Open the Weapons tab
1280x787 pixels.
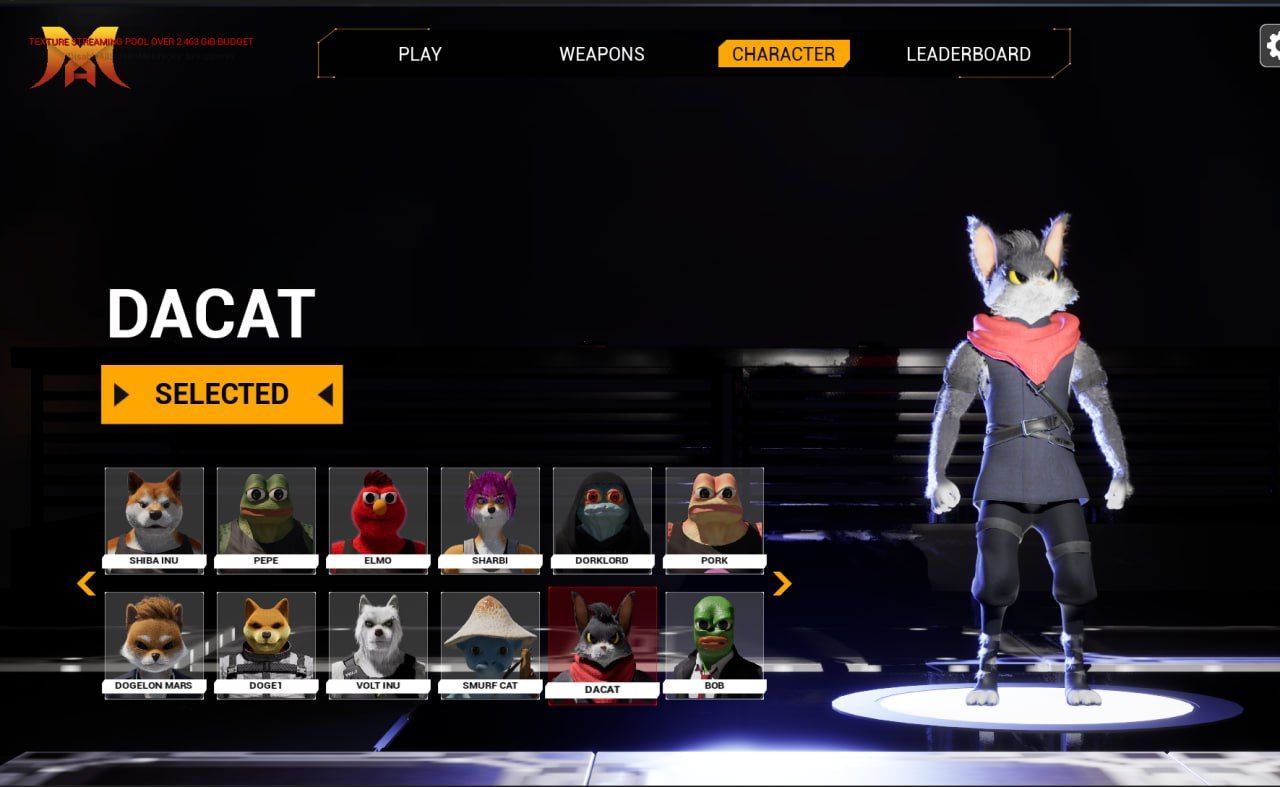601,54
